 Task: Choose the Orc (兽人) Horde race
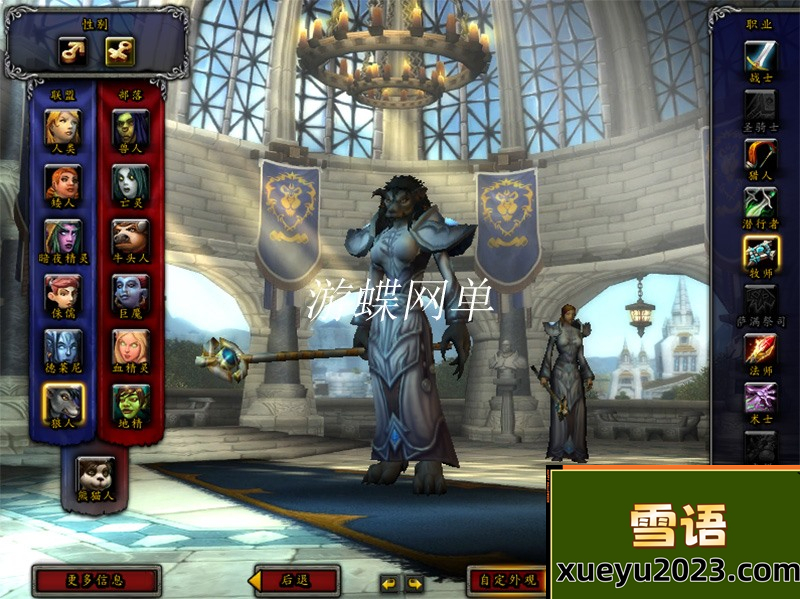[x=130, y=126]
